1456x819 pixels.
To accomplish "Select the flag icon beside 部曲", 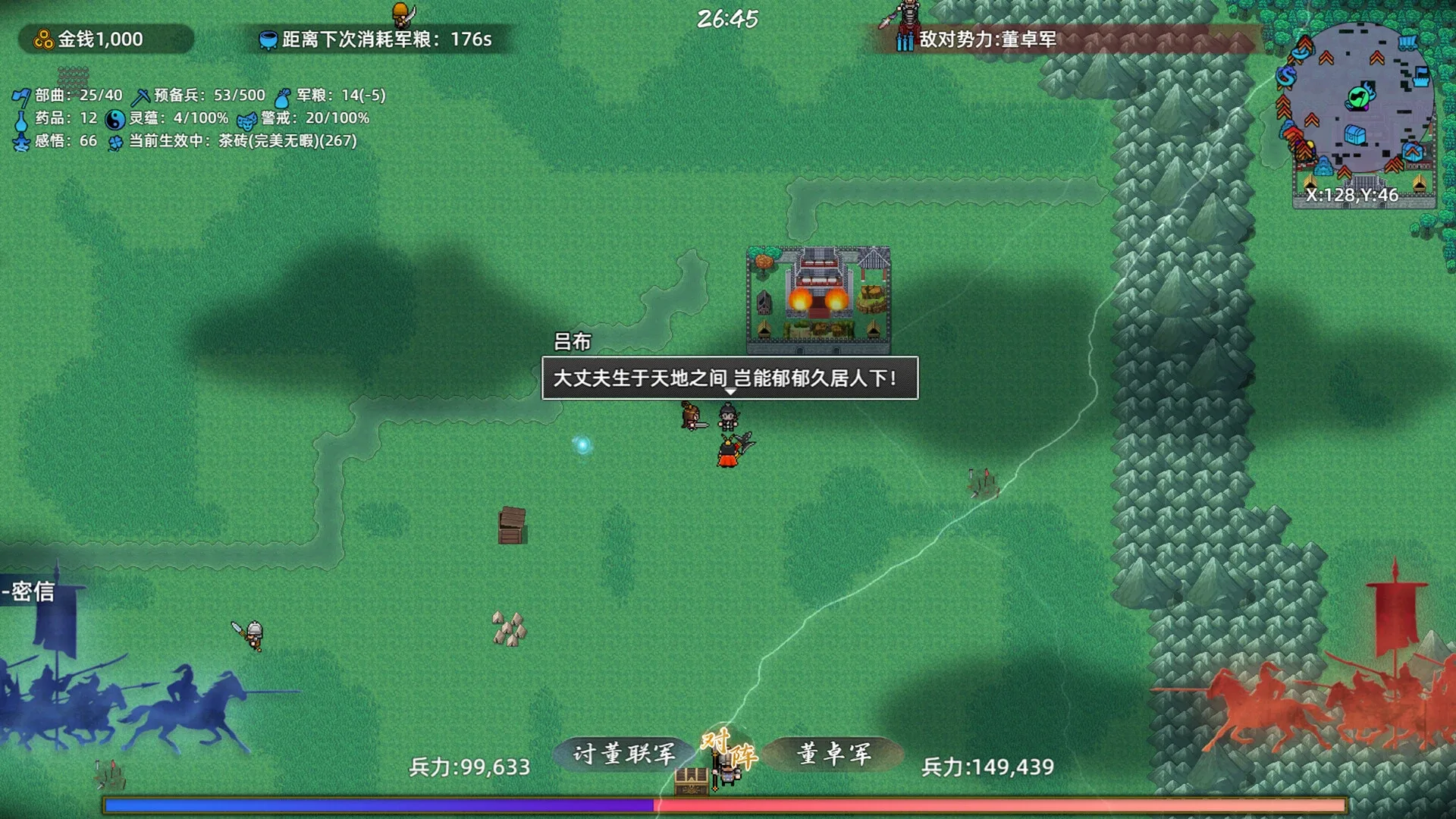I will coord(24,96).
